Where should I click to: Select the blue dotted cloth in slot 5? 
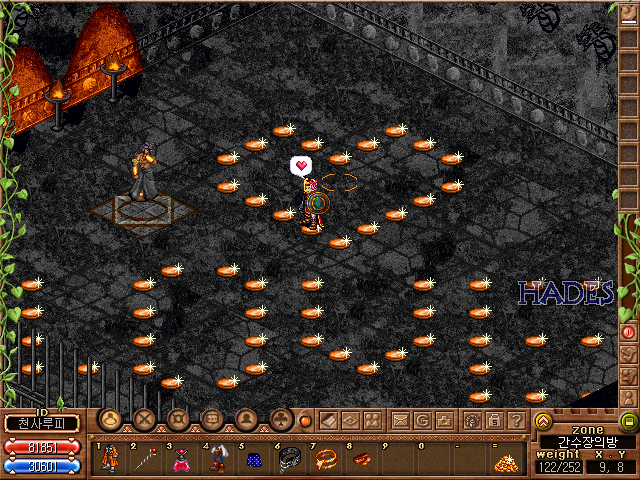tap(253, 460)
